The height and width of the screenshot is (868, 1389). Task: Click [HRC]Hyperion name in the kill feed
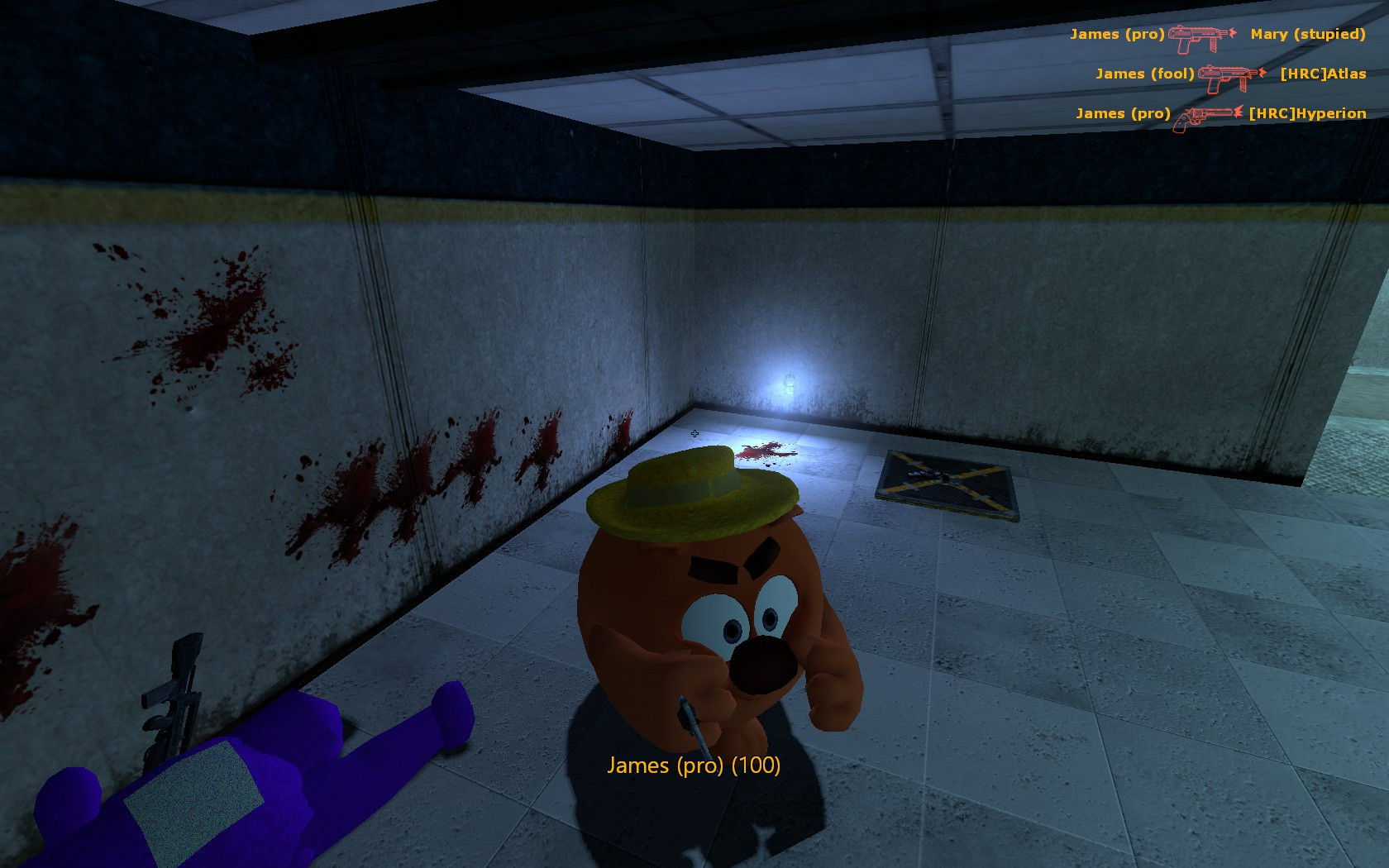[x=1308, y=113]
